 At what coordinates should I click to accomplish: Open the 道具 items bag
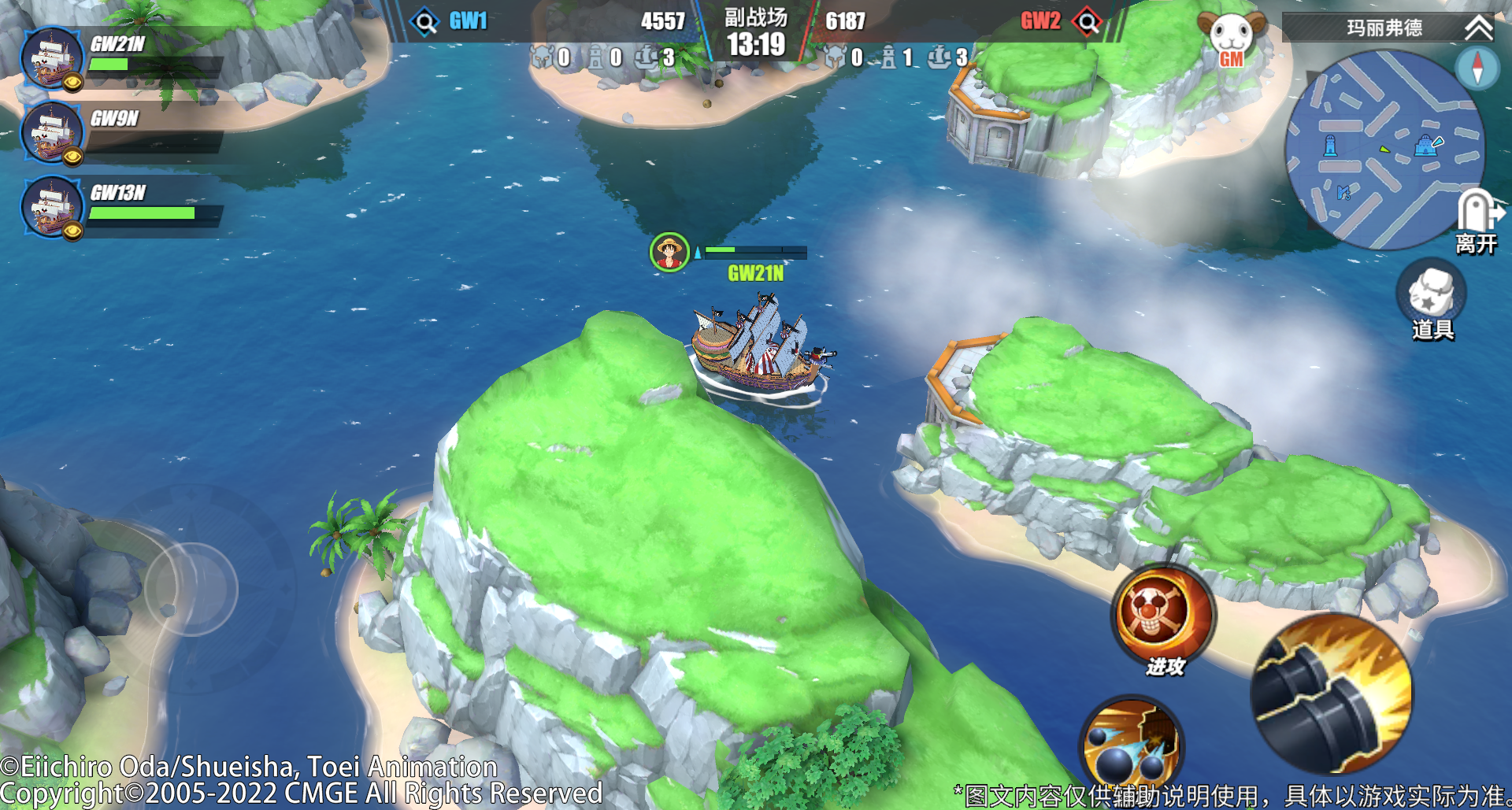coord(1431,299)
